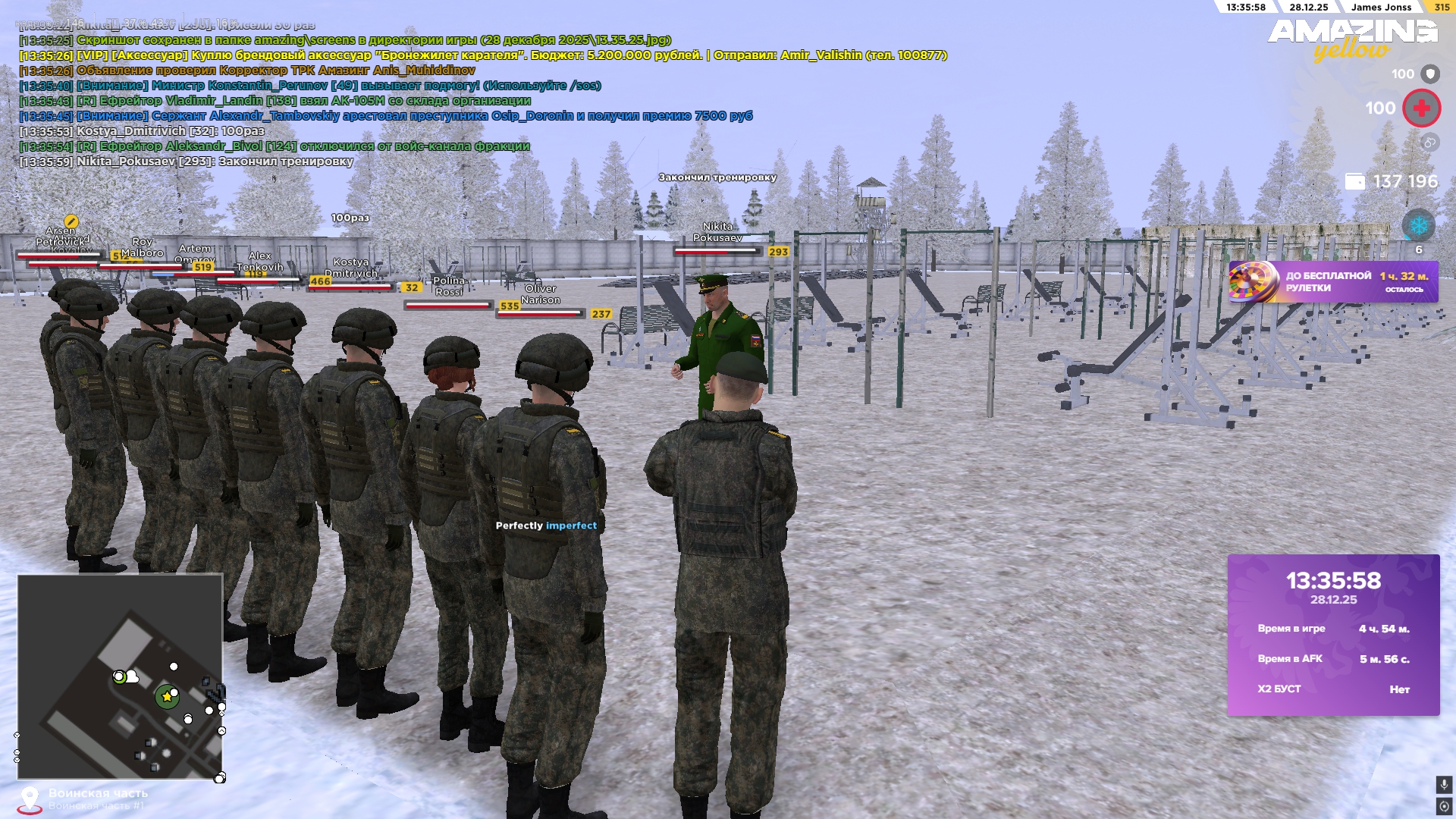Click the handcuffs icon below health
Image resolution: width=1456 pixels, height=819 pixels.
(x=1429, y=140)
